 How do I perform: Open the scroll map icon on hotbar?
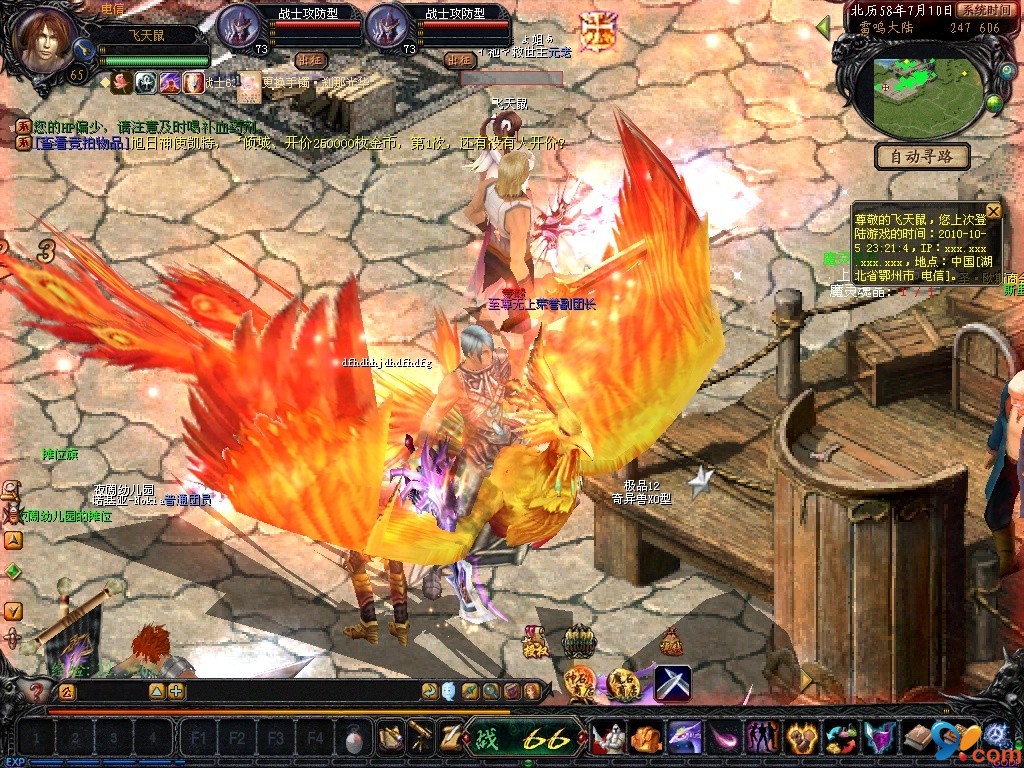click(390, 738)
